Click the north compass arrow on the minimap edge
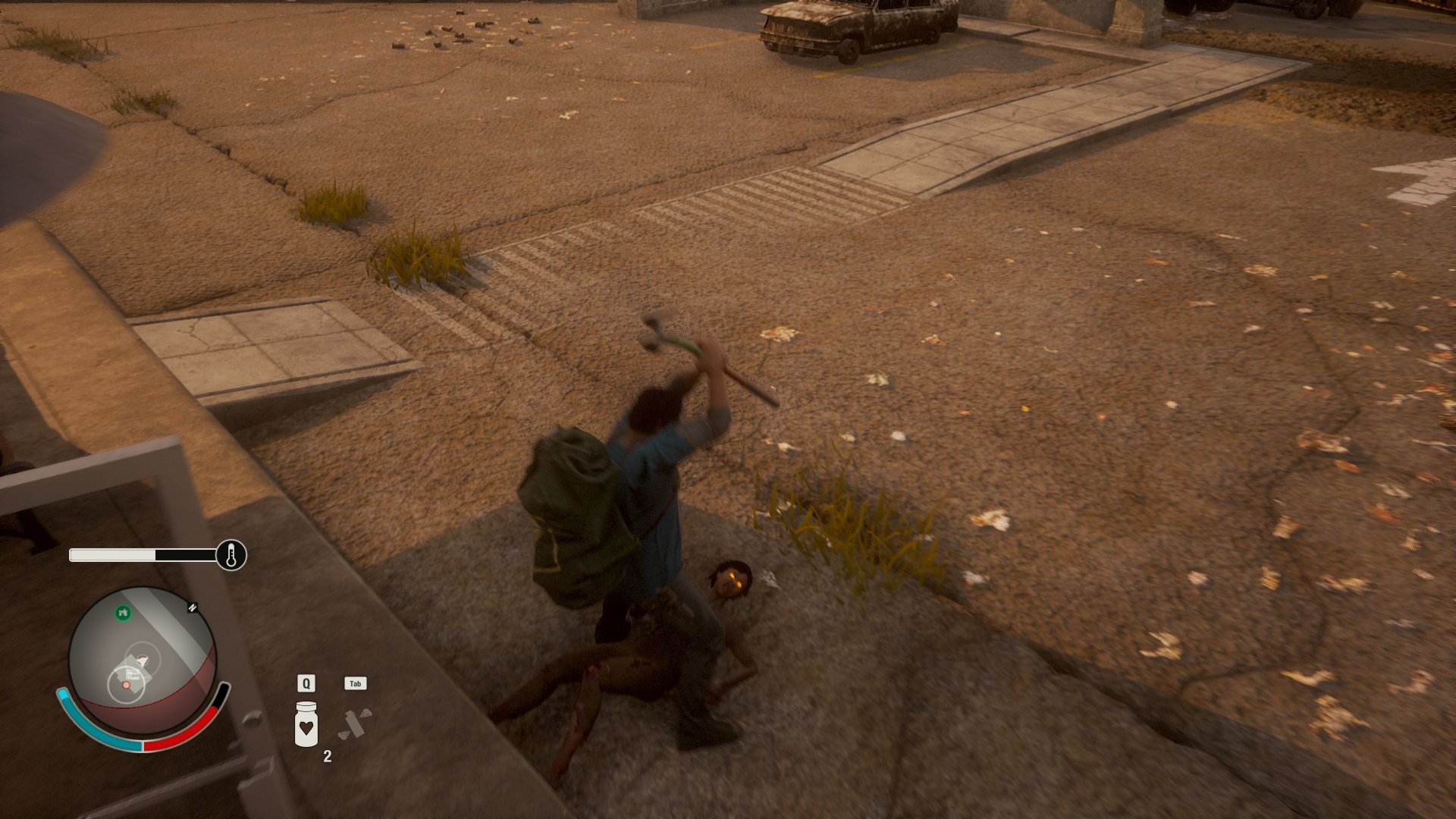The height and width of the screenshot is (819, 1456). pyautogui.click(x=191, y=607)
